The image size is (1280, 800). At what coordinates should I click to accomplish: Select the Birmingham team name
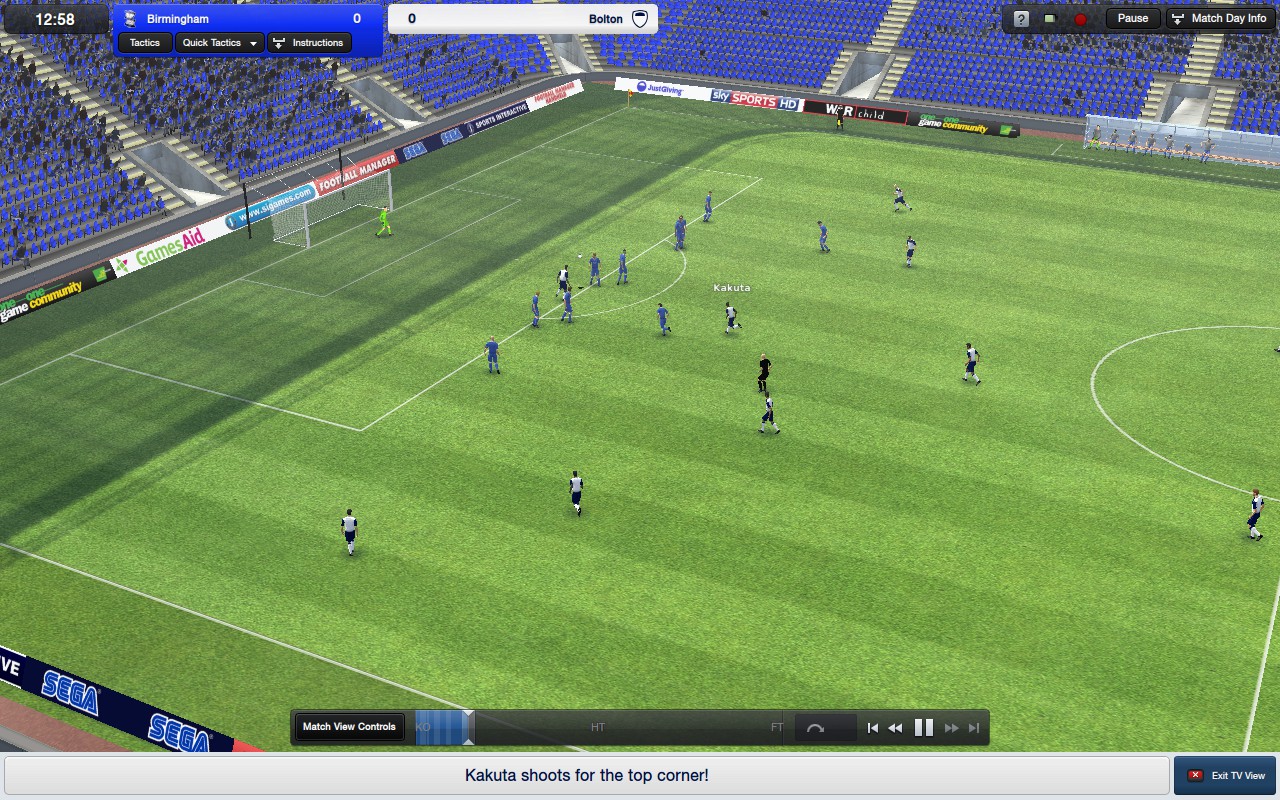coord(180,19)
